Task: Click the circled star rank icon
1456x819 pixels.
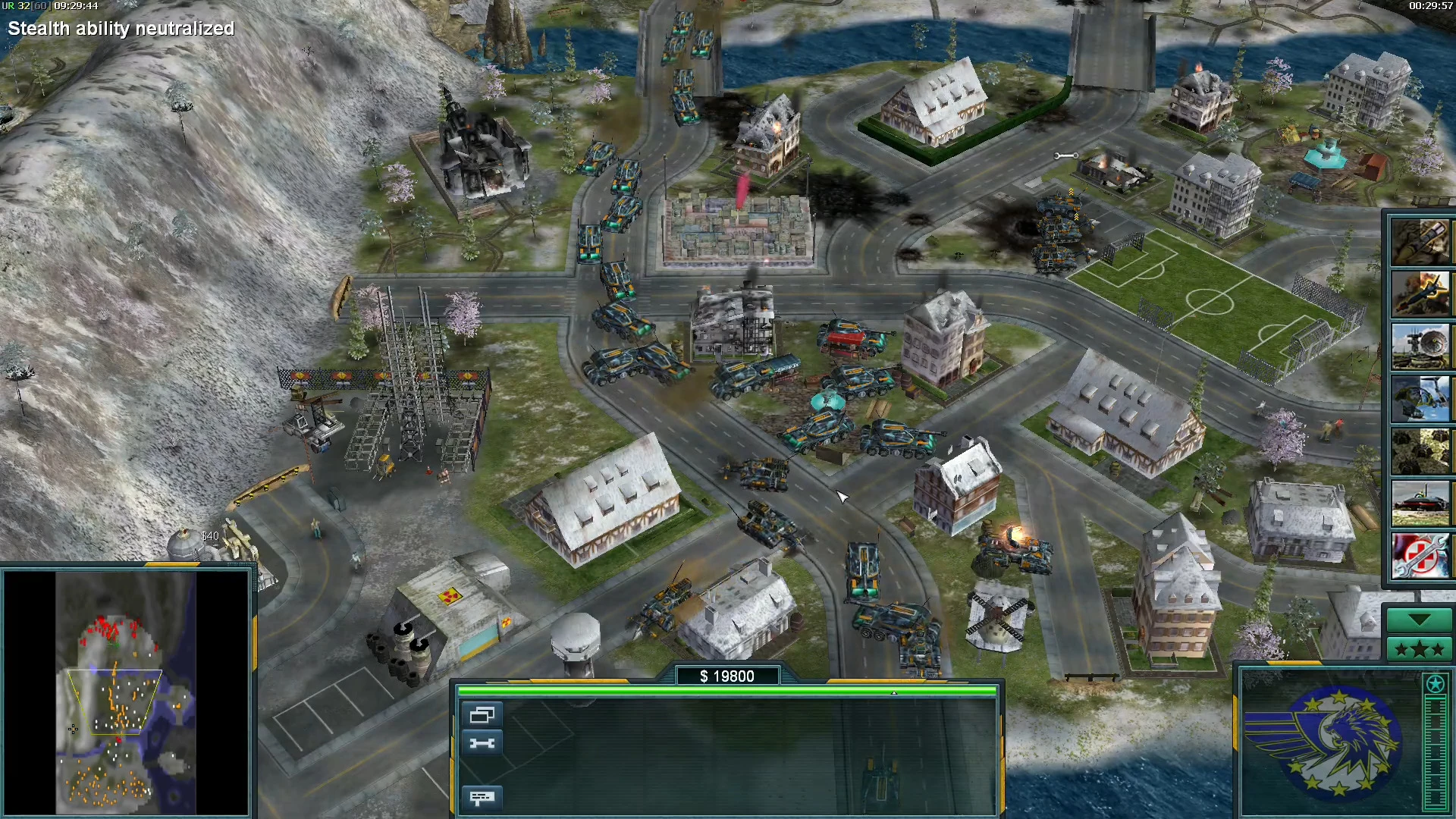Action: pos(1435,684)
